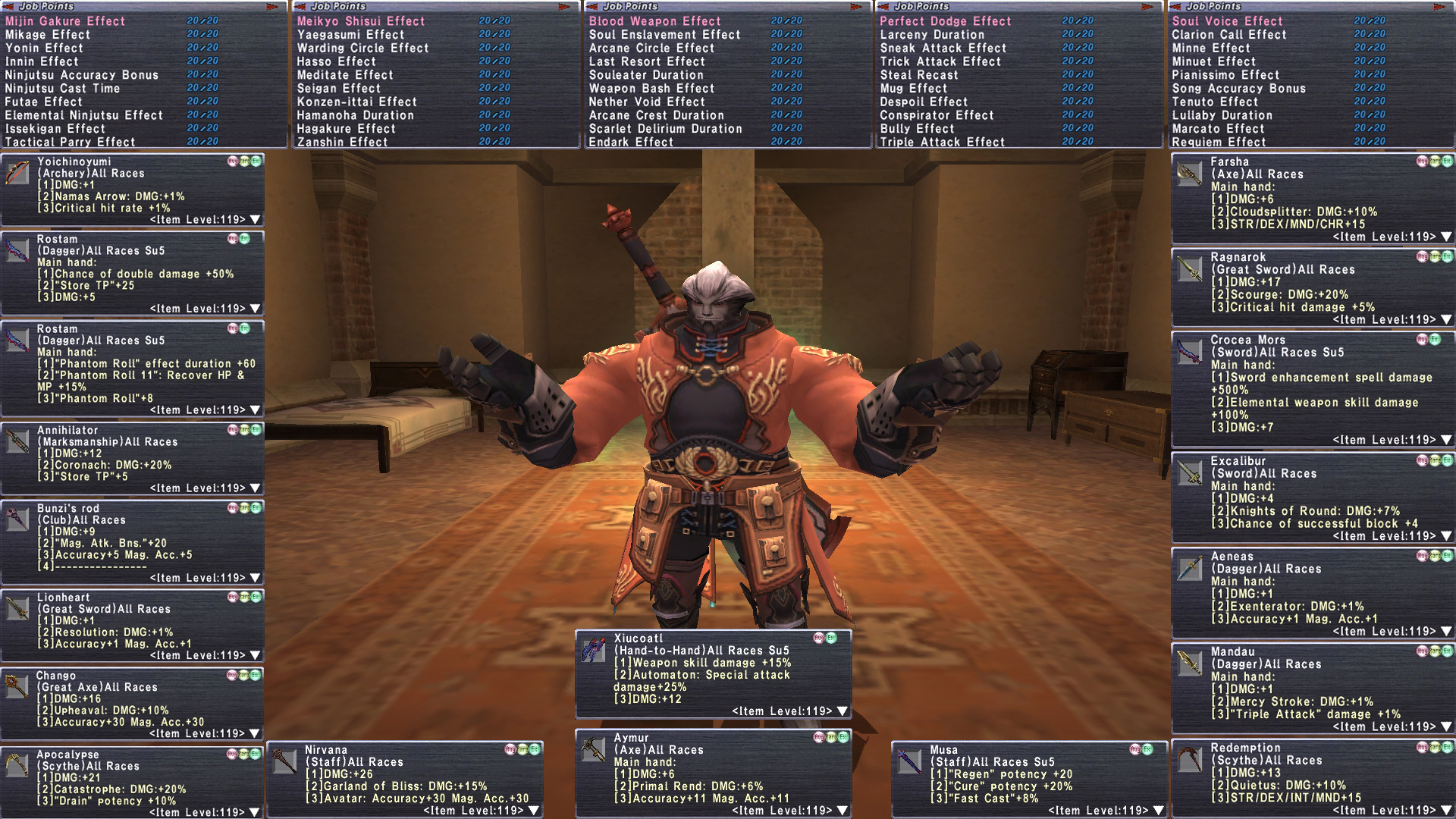This screenshot has width=1456, height=819.
Task: Choose the Ninjutsu Cast Time row
Action: coord(62,88)
